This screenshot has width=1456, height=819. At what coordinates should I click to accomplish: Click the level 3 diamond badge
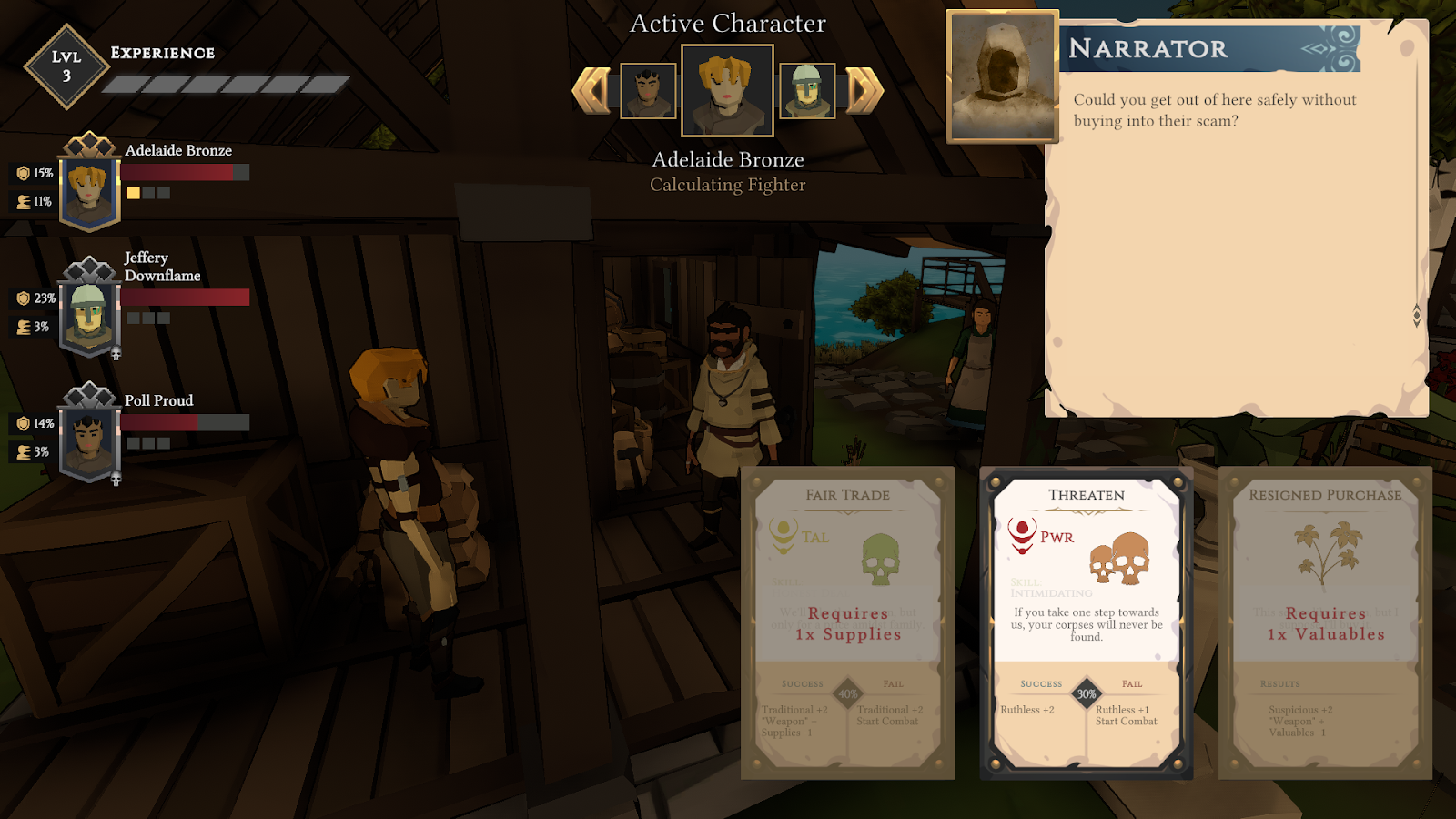click(x=66, y=66)
